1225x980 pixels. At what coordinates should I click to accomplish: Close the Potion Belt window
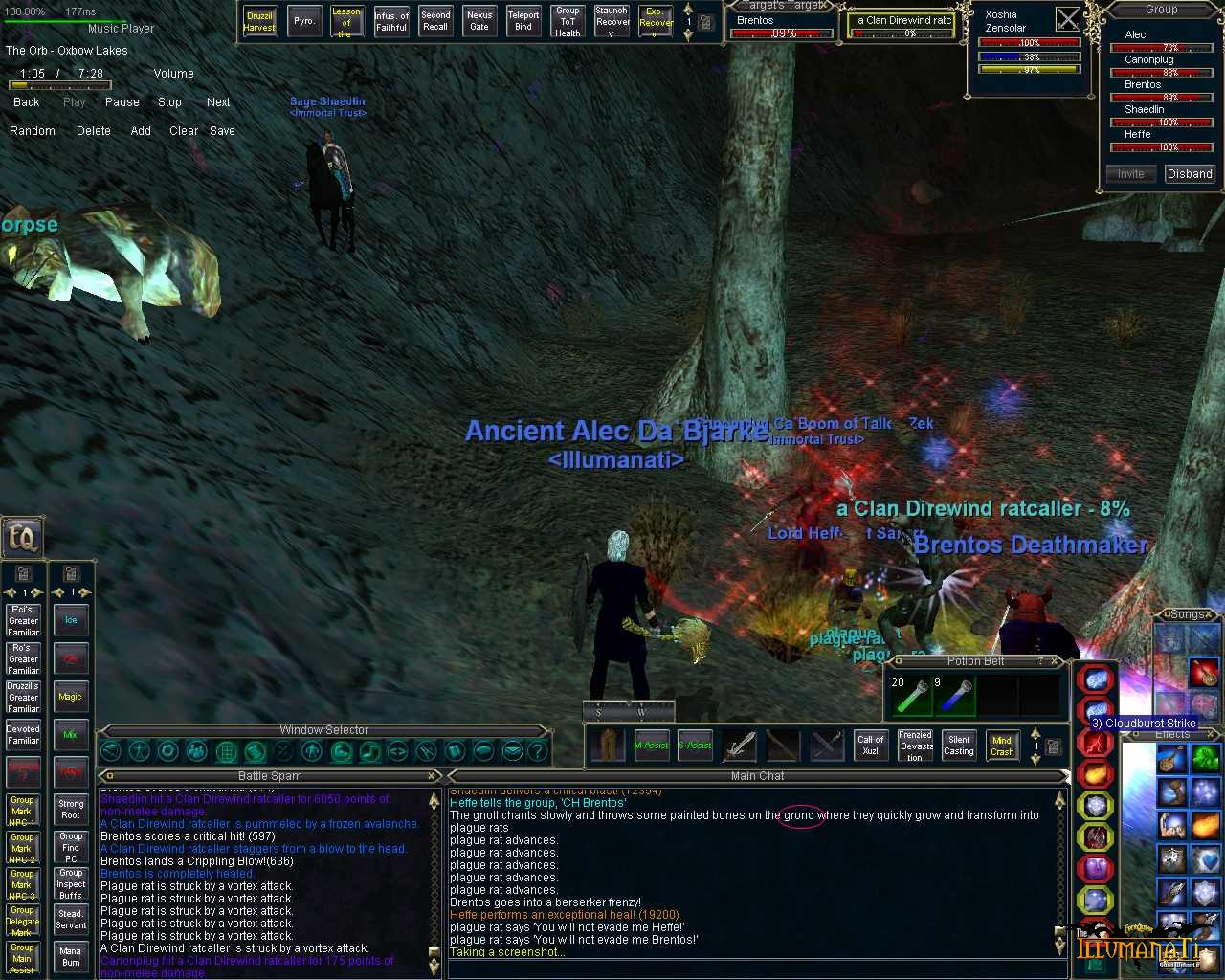click(x=1056, y=661)
